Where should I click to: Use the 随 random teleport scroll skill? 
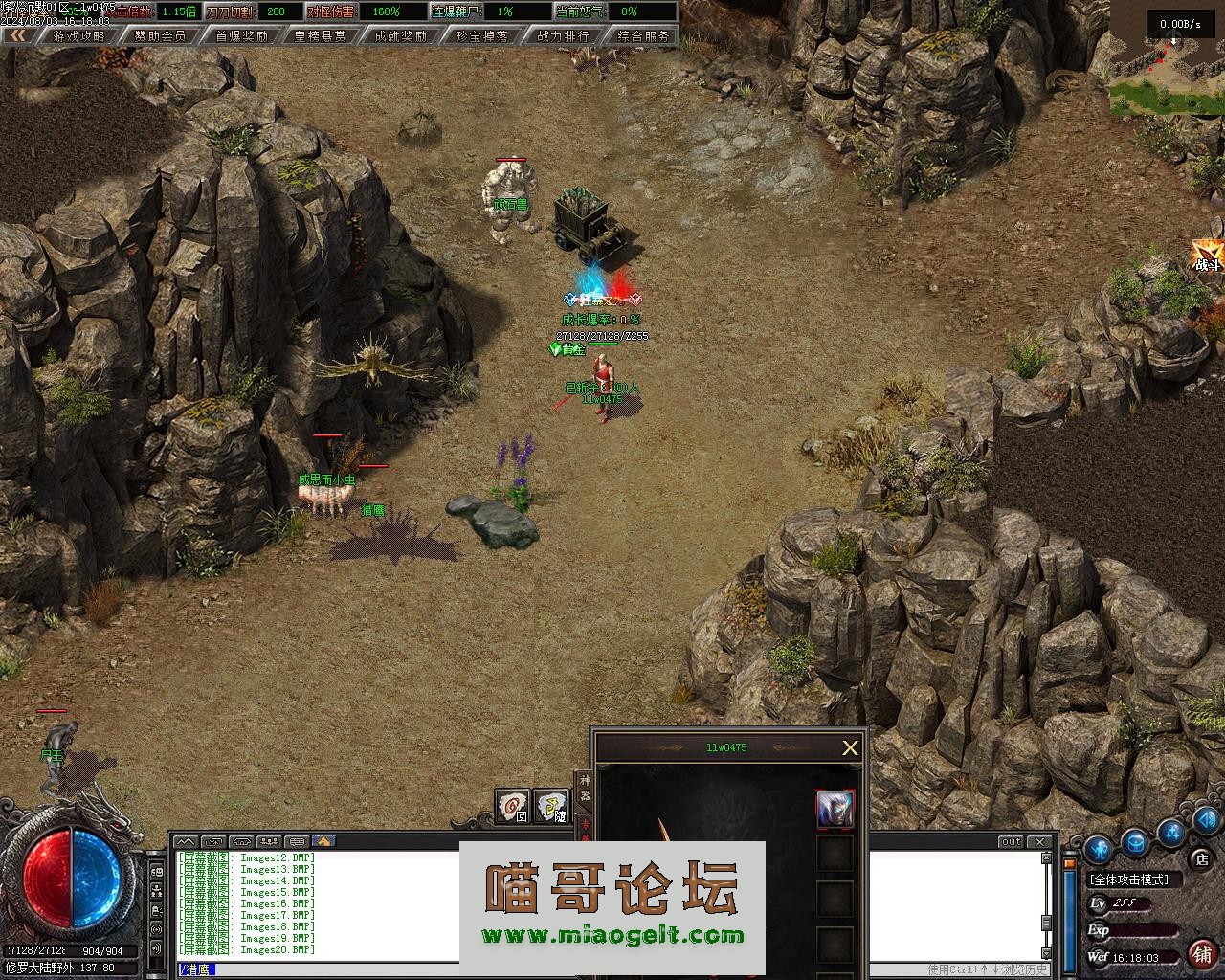[x=550, y=806]
